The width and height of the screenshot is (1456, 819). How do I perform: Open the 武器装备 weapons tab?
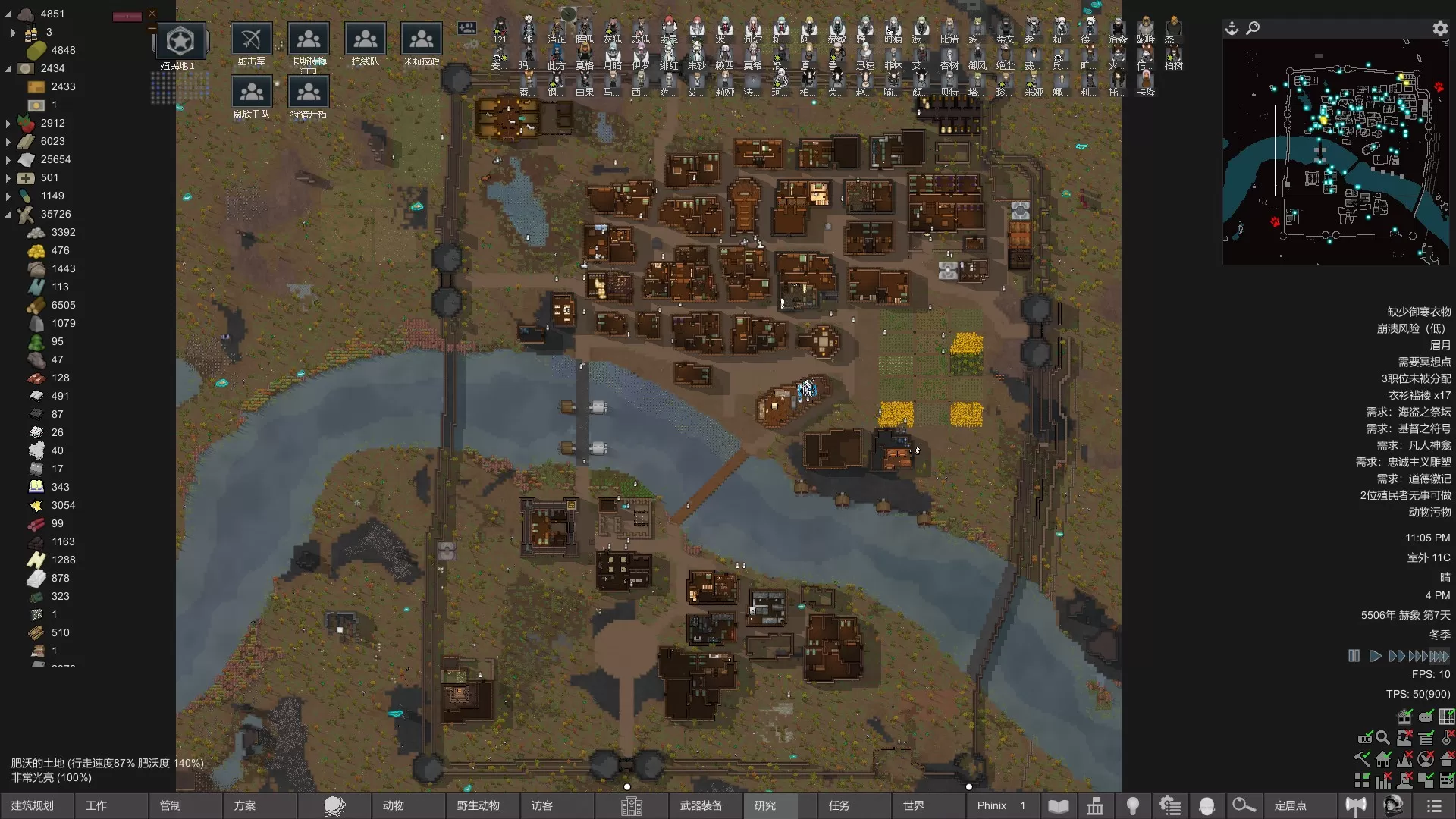tap(701, 805)
